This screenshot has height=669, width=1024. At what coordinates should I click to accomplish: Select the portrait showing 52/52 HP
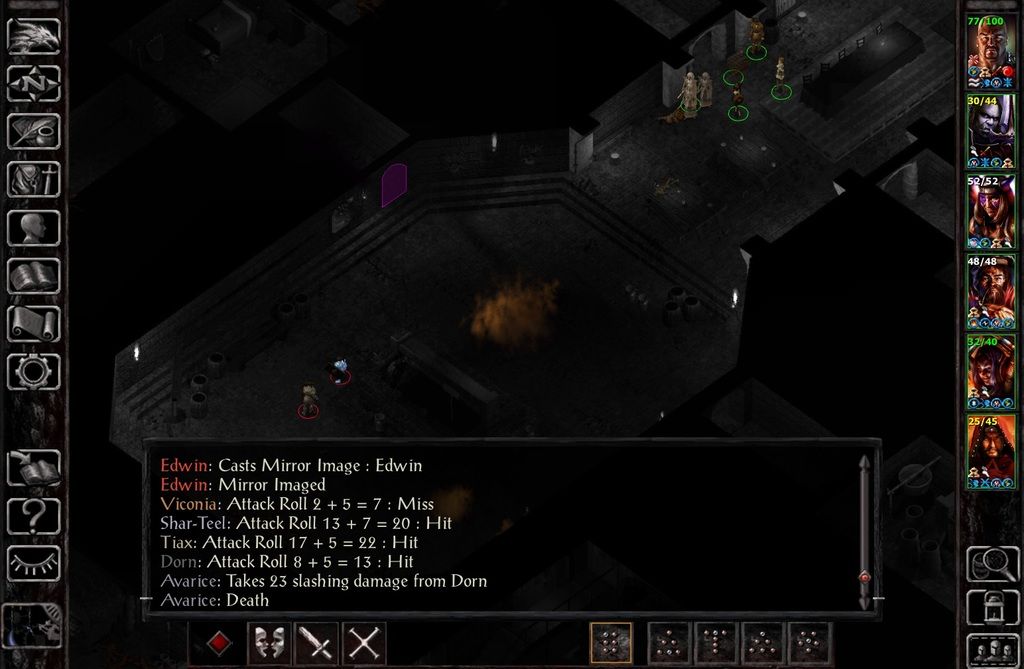(x=991, y=211)
